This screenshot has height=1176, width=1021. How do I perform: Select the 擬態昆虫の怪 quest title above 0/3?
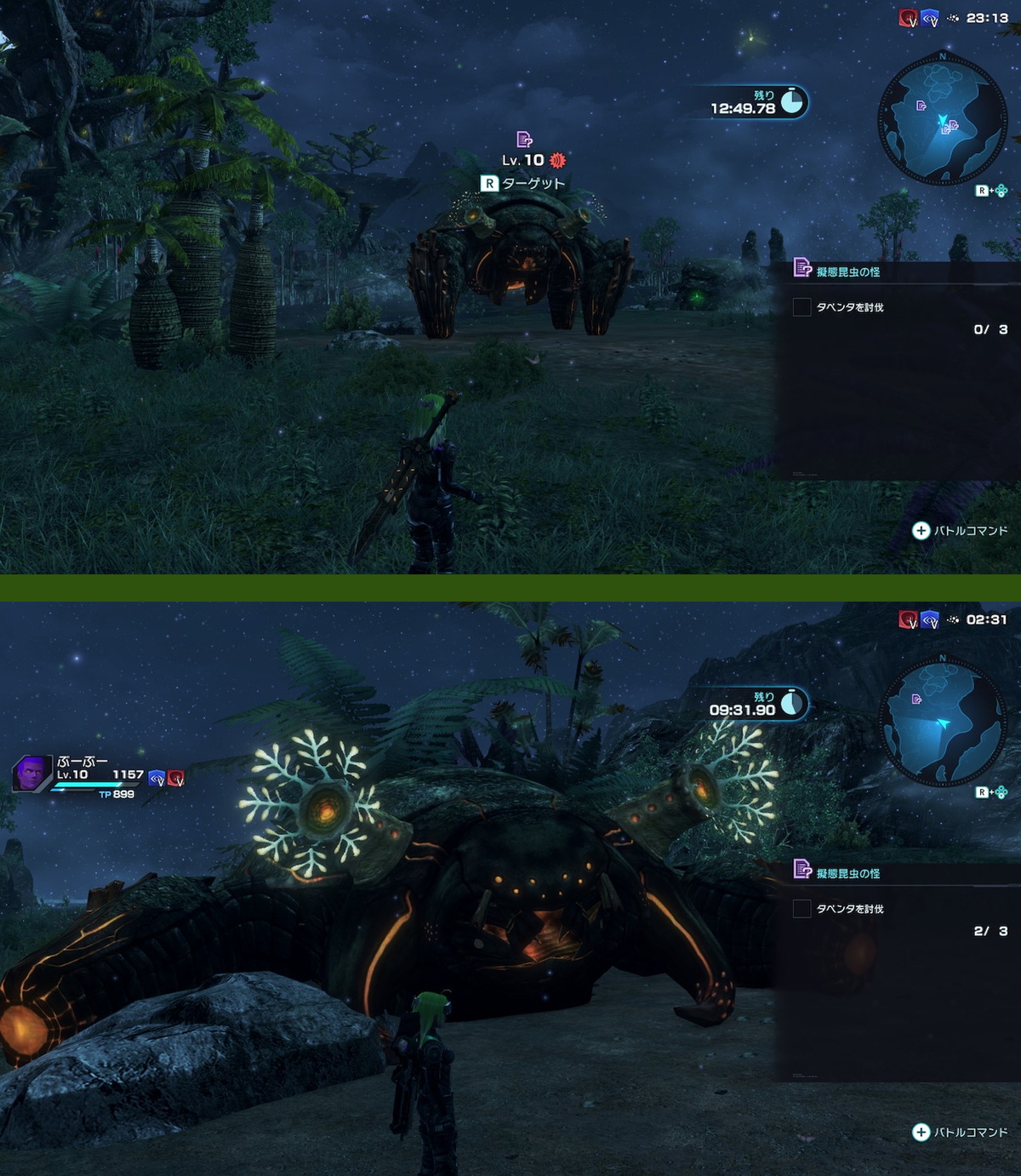tap(847, 272)
